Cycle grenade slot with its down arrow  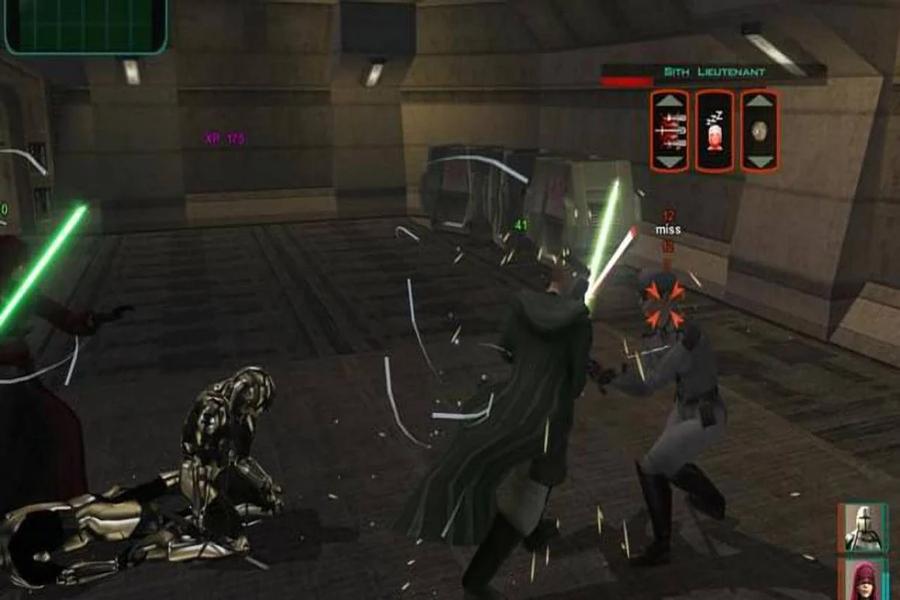pos(760,160)
